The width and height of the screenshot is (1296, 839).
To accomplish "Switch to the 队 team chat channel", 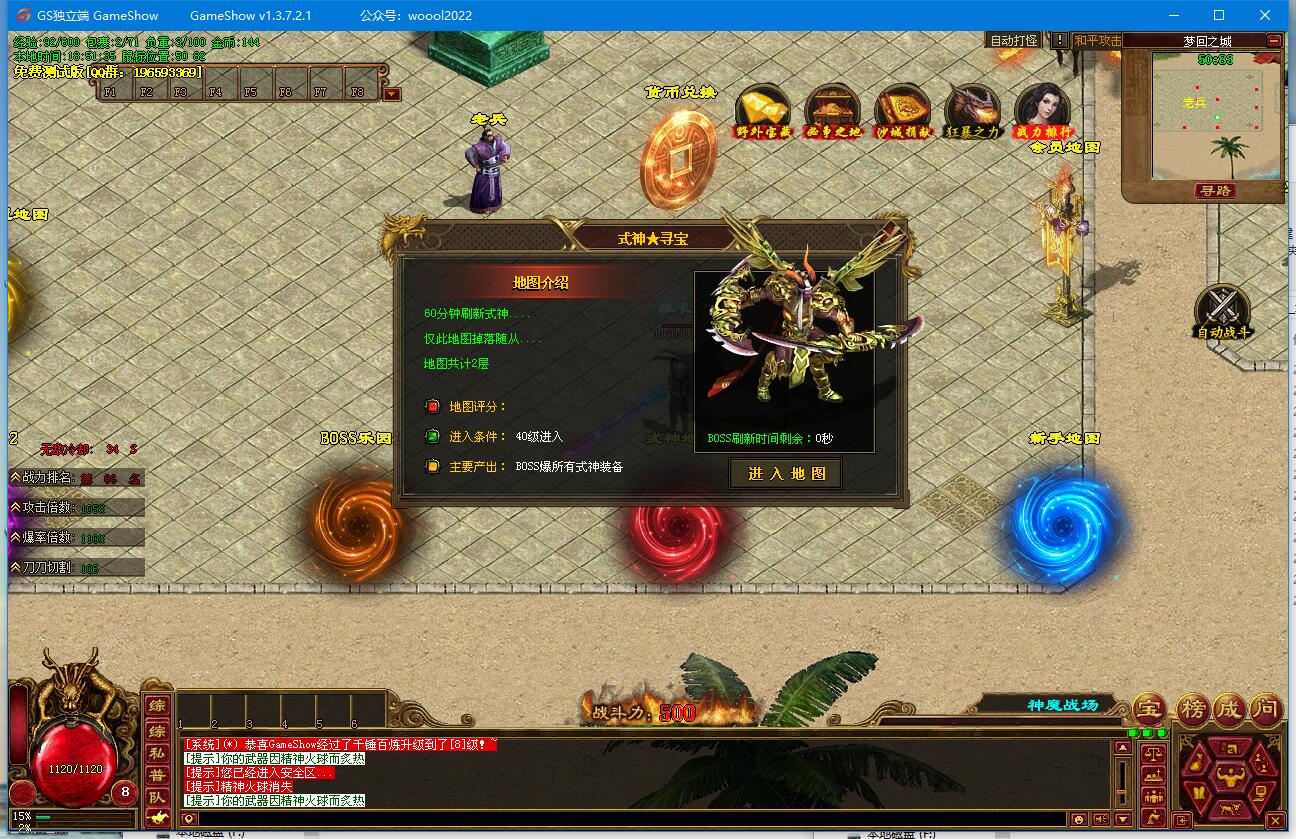I will 157,797.
